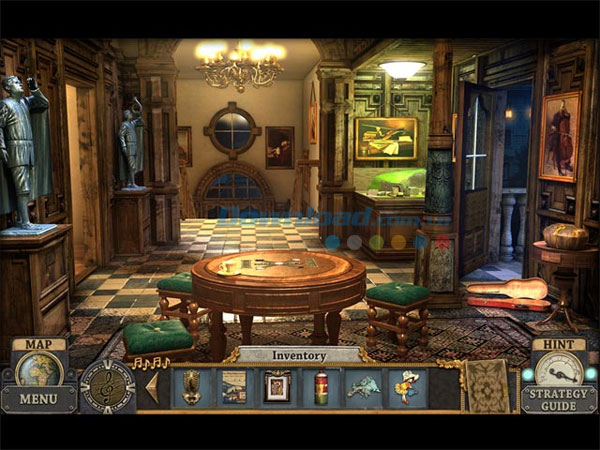Select the brass ornament inventory item
The image size is (600, 450).
click(192, 387)
